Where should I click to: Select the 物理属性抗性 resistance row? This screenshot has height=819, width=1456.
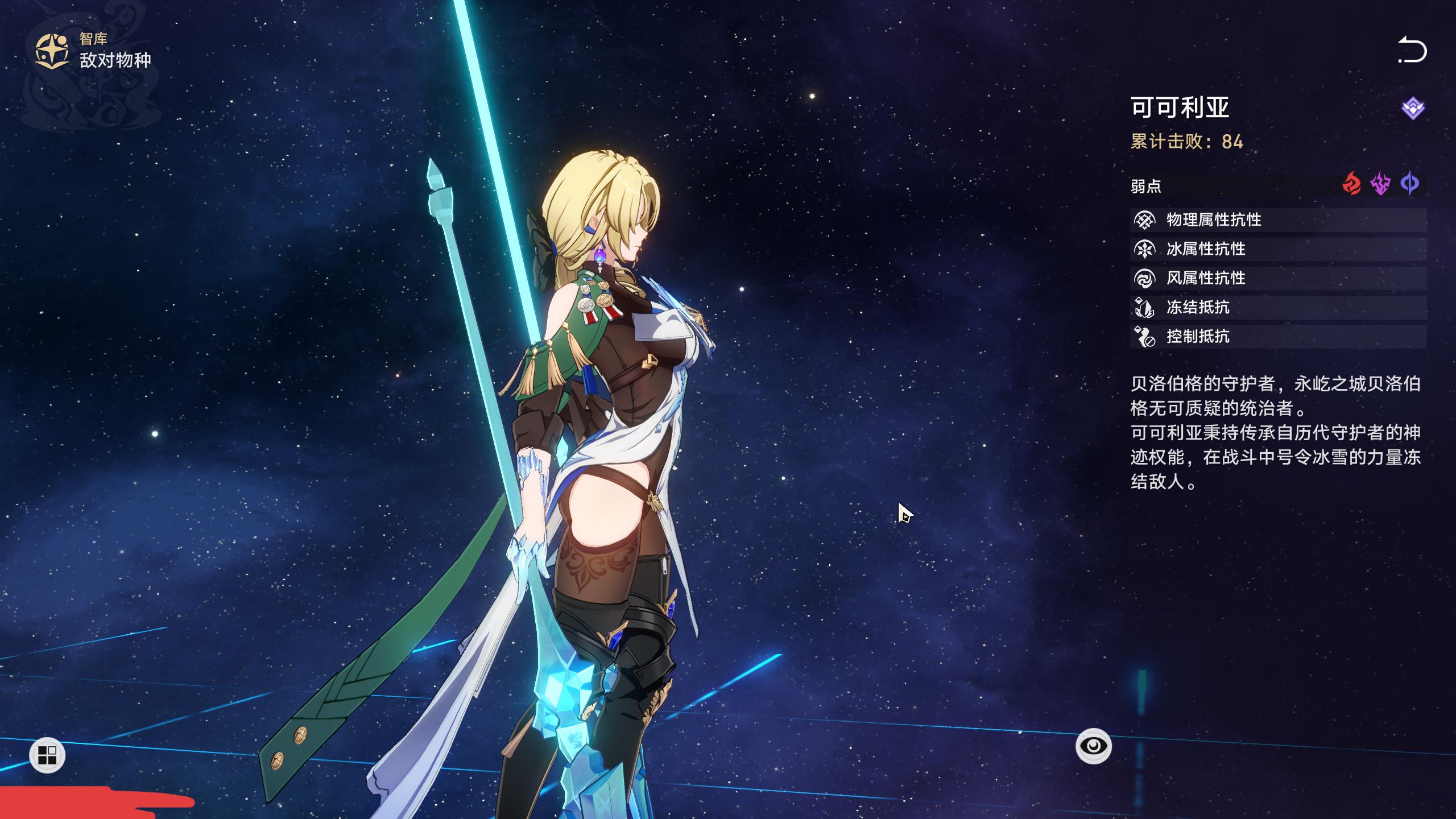1277,220
